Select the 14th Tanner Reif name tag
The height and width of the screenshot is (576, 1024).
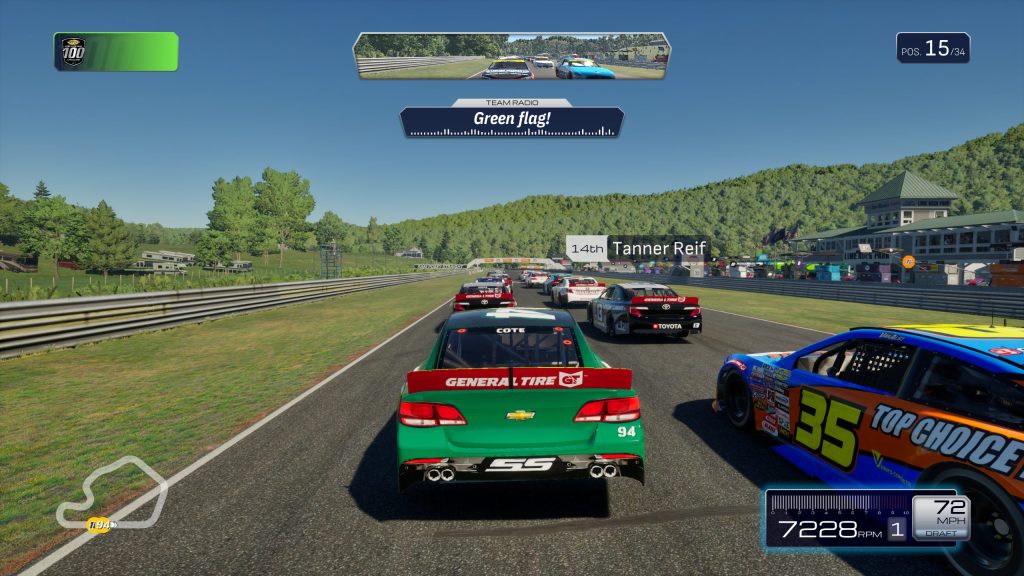[638, 248]
